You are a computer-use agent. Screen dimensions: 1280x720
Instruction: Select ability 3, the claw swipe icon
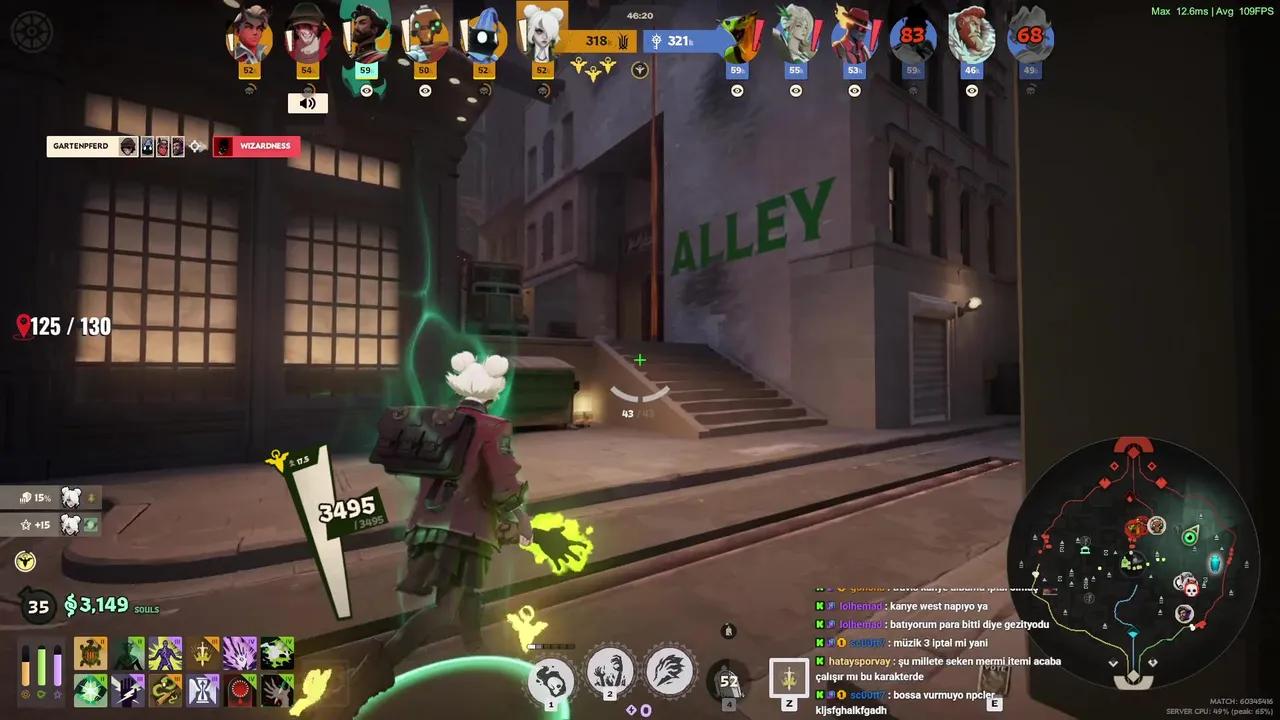click(x=668, y=672)
